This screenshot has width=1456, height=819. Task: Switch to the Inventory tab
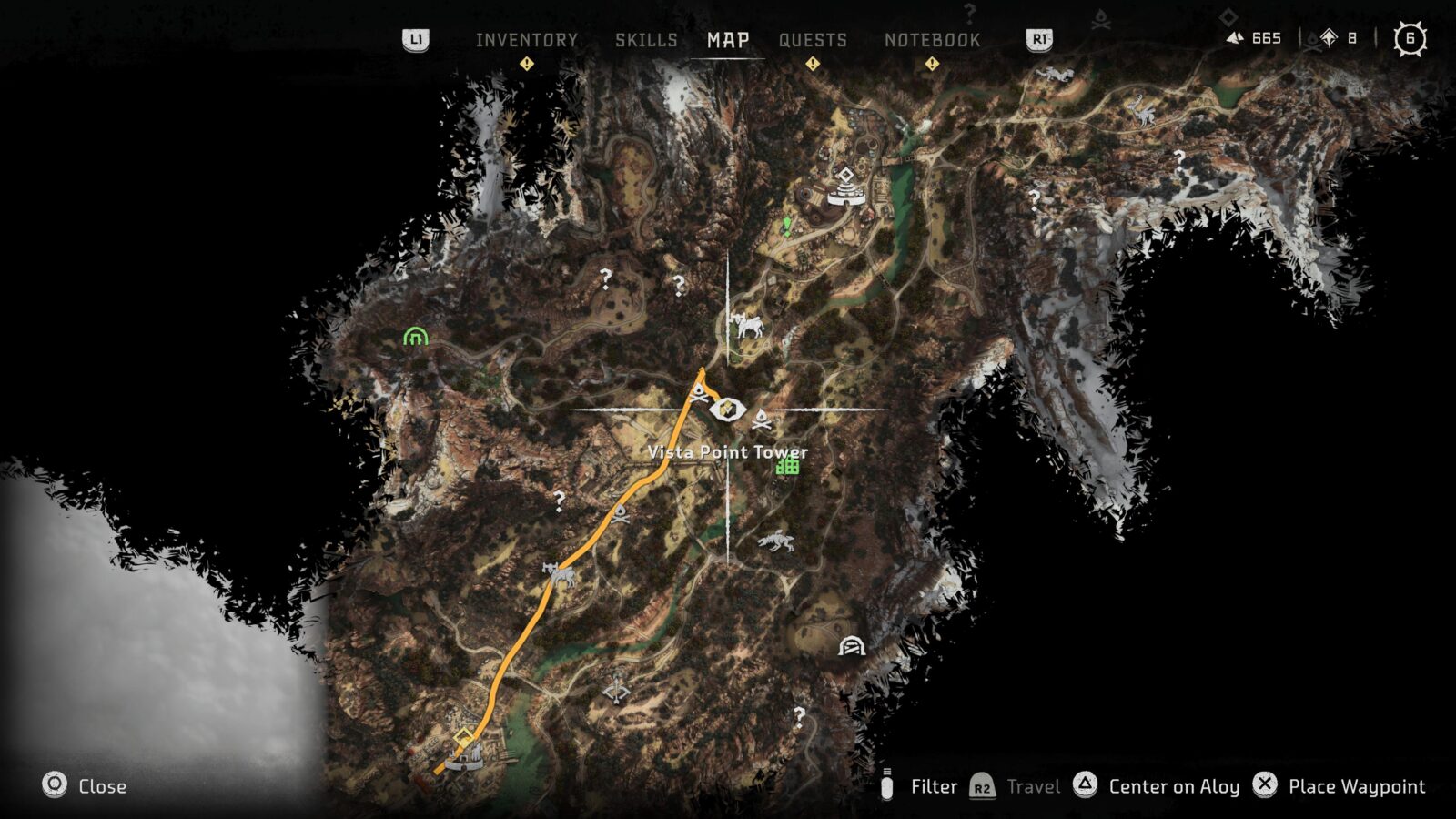[x=526, y=40]
